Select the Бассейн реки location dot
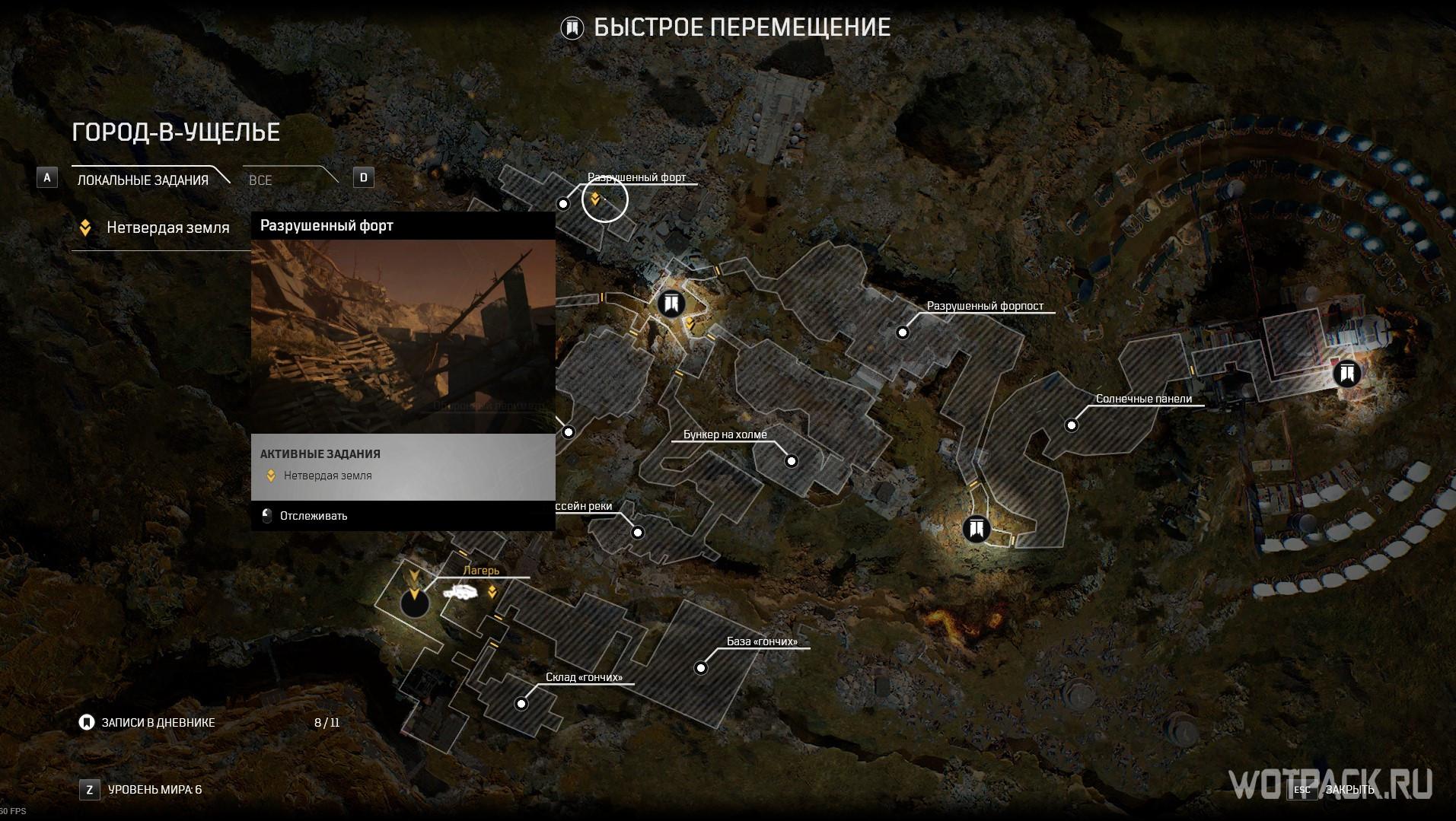1456x821 pixels. (x=638, y=533)
